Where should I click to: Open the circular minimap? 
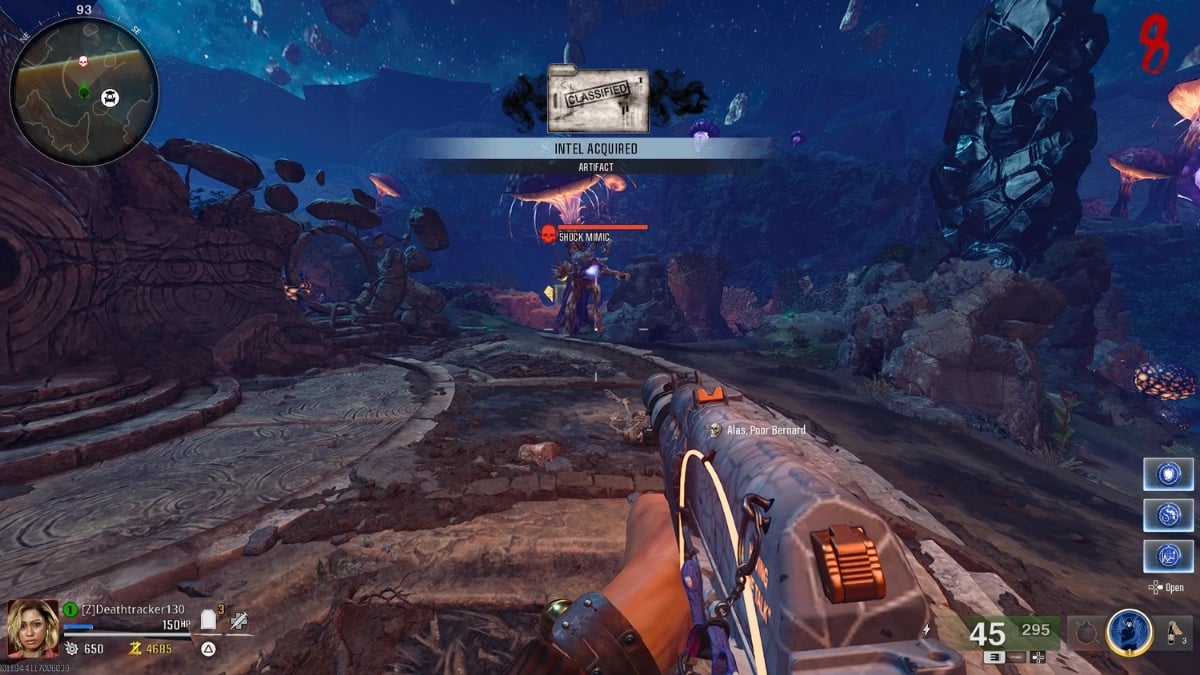point(83,92)
